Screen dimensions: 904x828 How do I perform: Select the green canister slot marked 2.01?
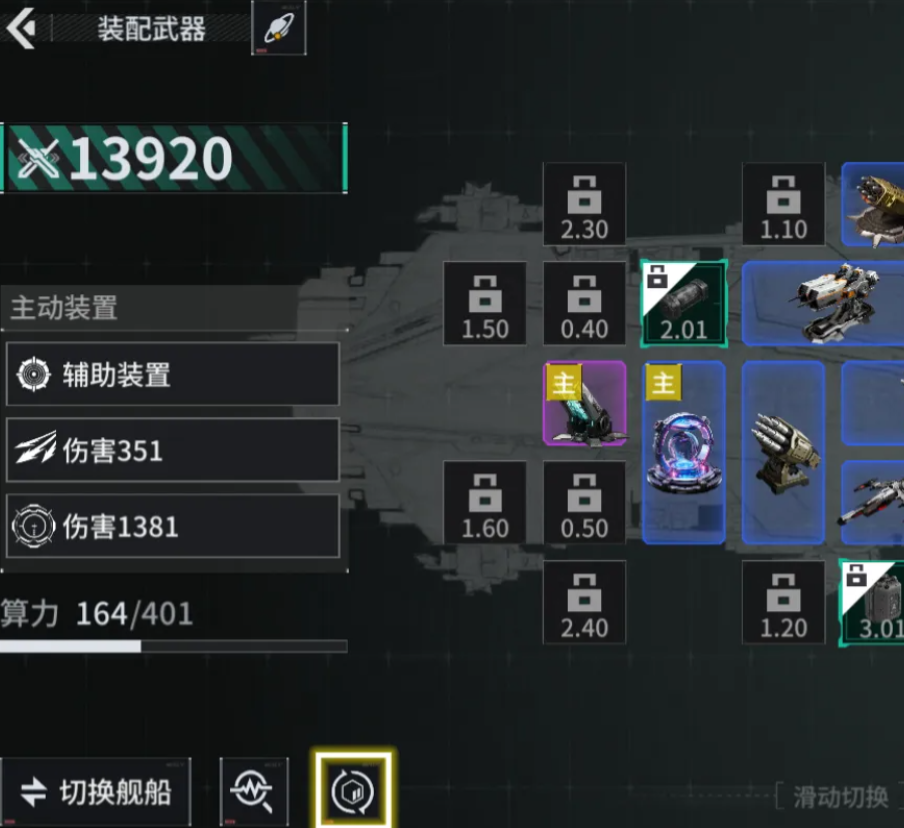coord(684,303)
